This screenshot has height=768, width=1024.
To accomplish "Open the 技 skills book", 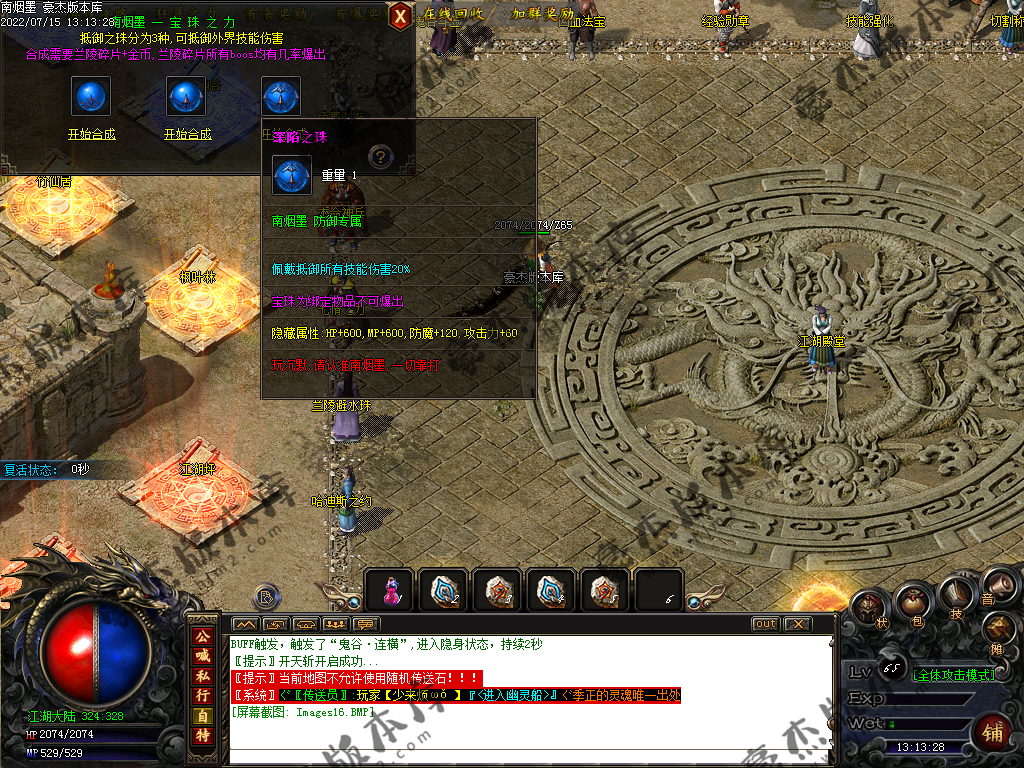I will point(955,598).
